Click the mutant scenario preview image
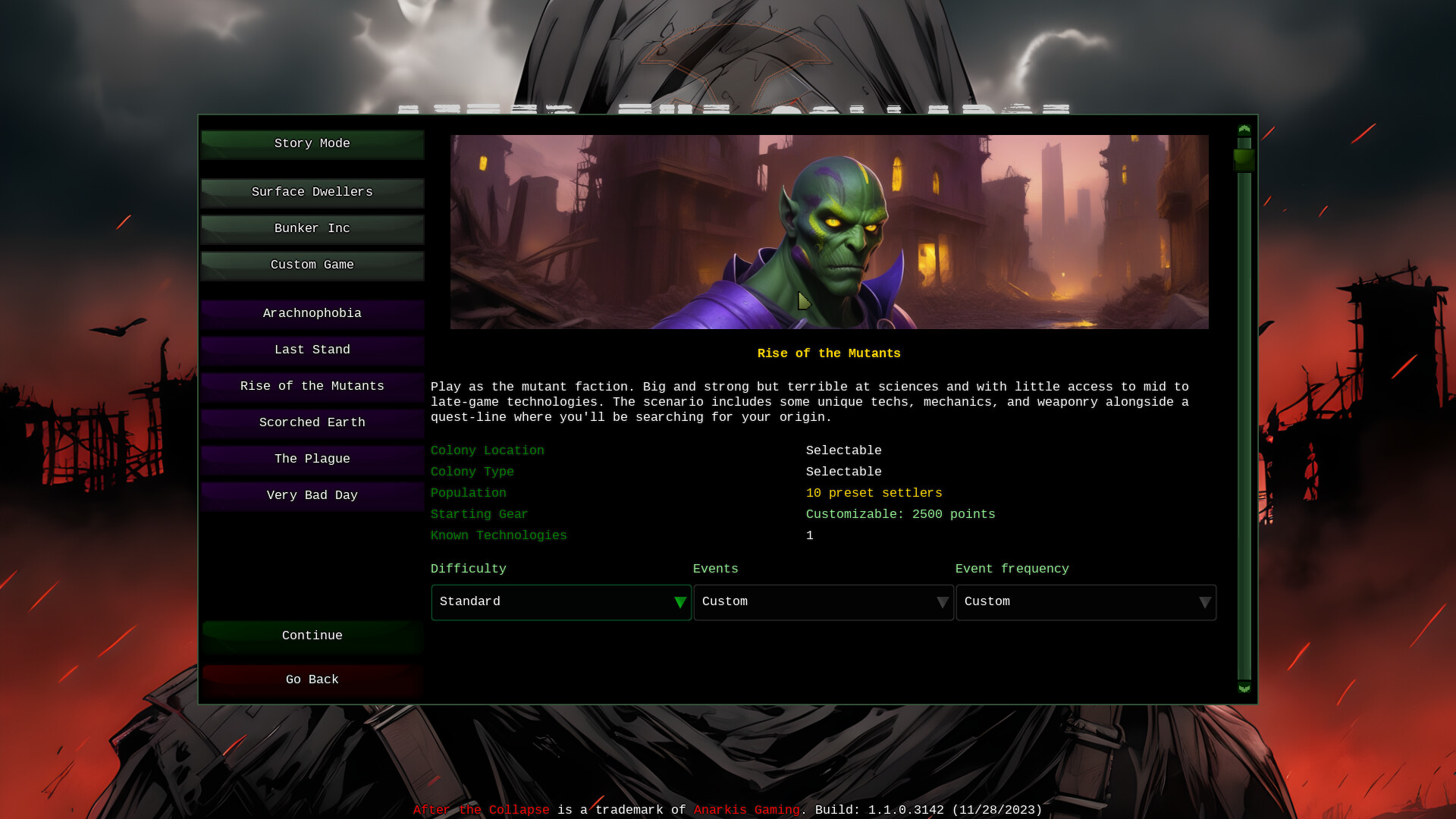Screen dimensions: 1456x819 pyautogui.click(x=829, y=231)
